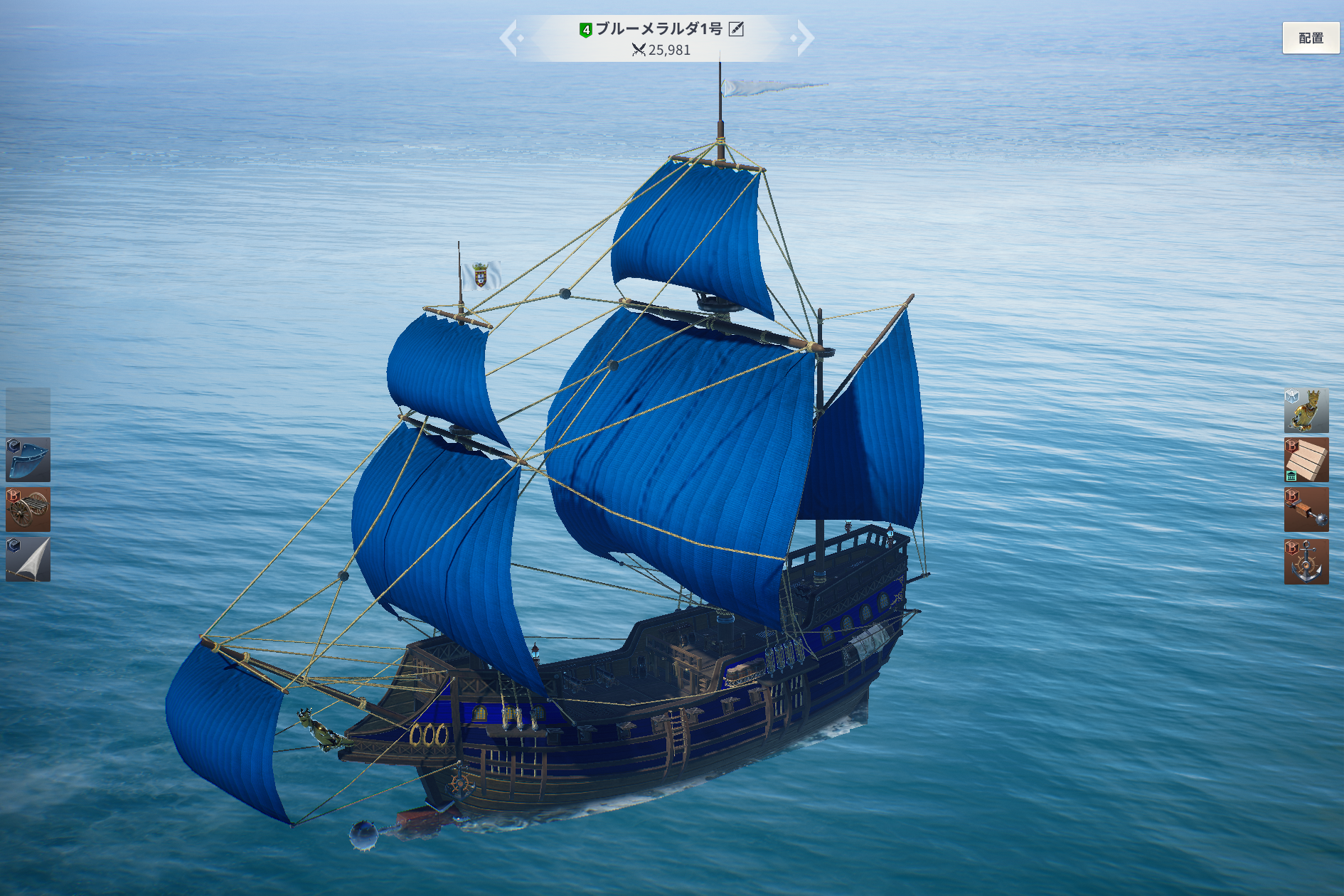Viewport: 1344px width, 896px height.
Task: Choose the white sail equipment slot
Action: (28, 560)
